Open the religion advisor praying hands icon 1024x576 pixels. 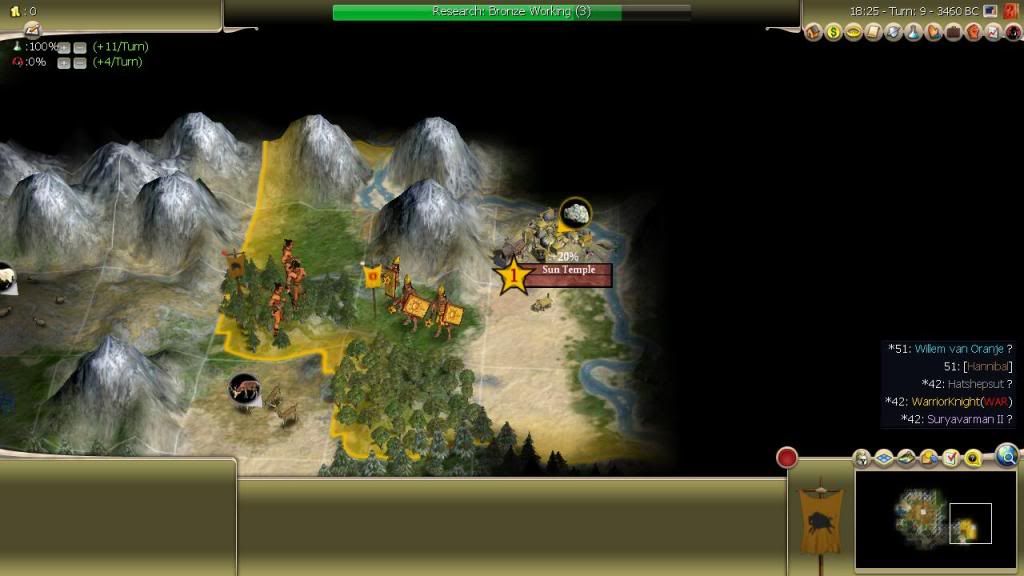click(x=933, y=33)
